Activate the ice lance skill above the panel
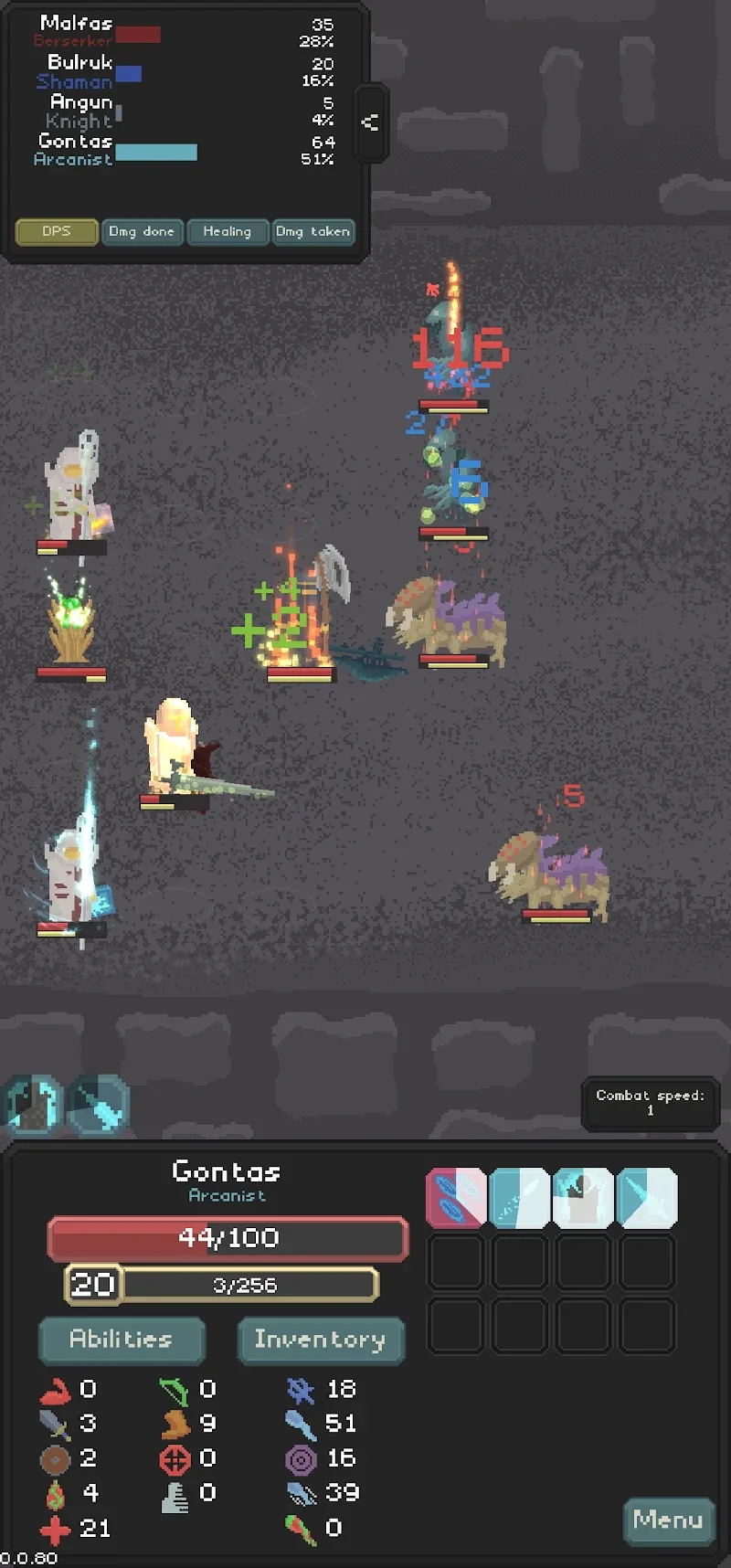 point(97,1105)
